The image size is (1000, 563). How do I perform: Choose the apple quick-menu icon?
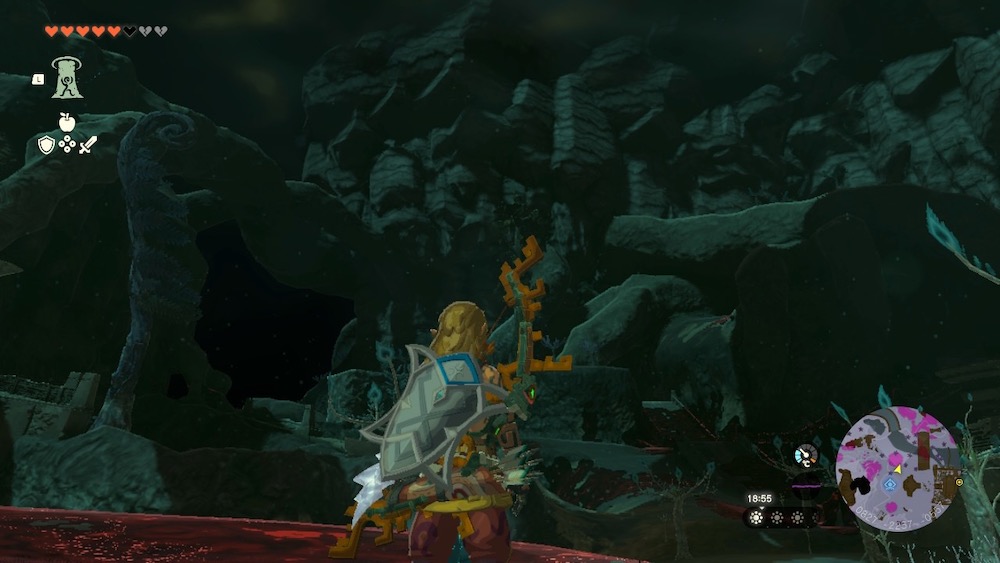point(67,123)
